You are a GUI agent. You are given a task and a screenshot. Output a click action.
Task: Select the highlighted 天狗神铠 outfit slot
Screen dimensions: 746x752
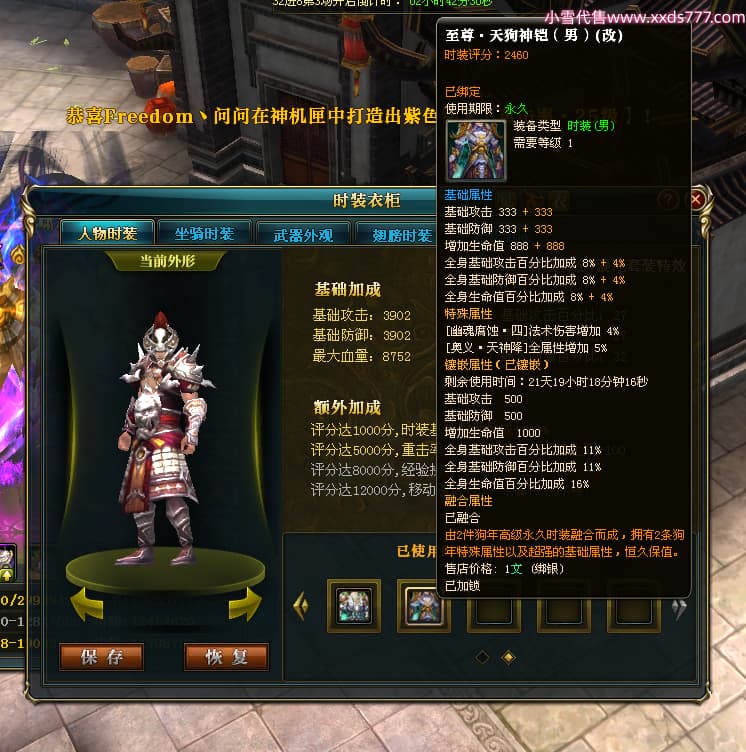point(423,606)
